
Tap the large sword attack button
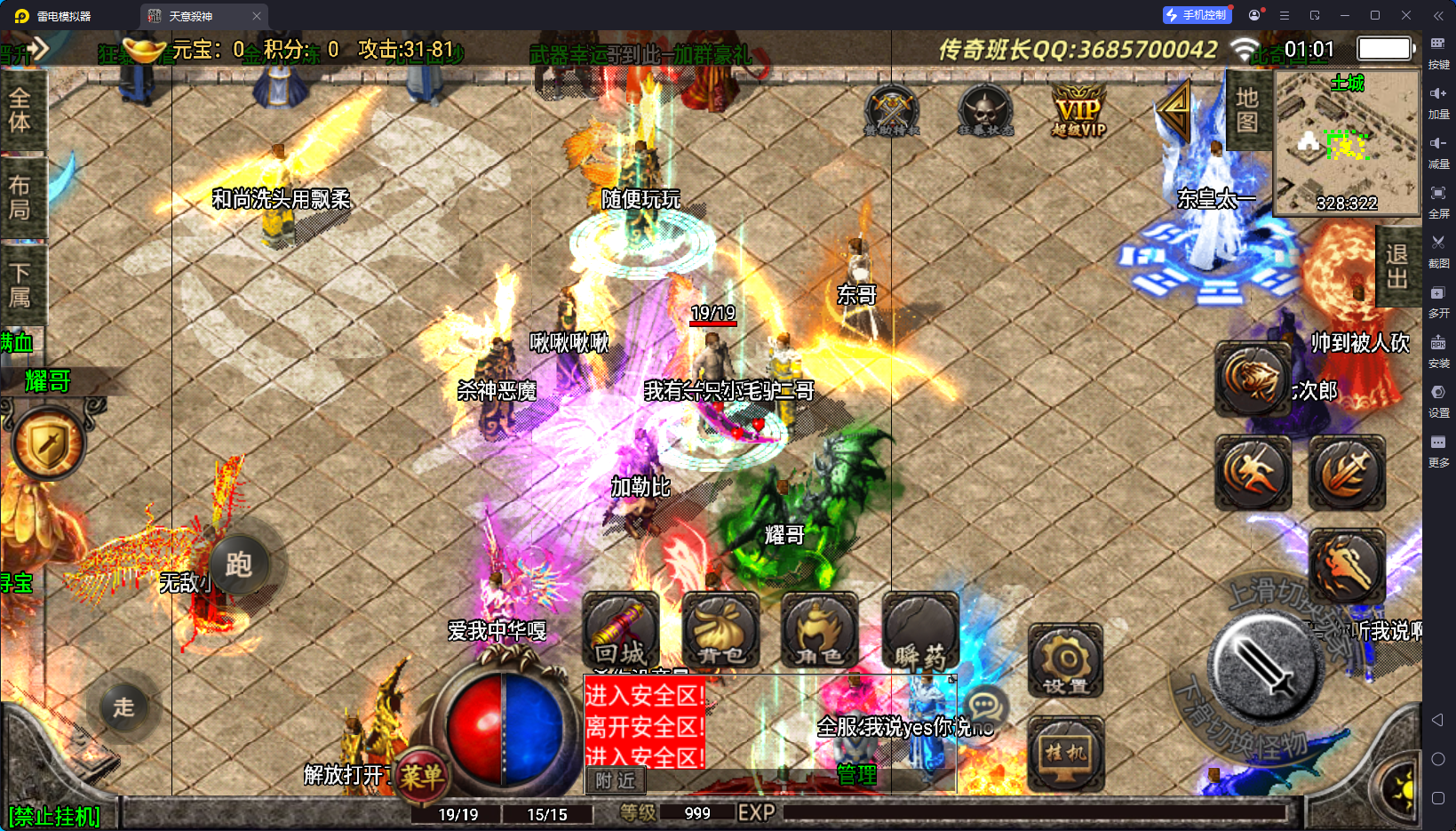tap(1265, 666)
